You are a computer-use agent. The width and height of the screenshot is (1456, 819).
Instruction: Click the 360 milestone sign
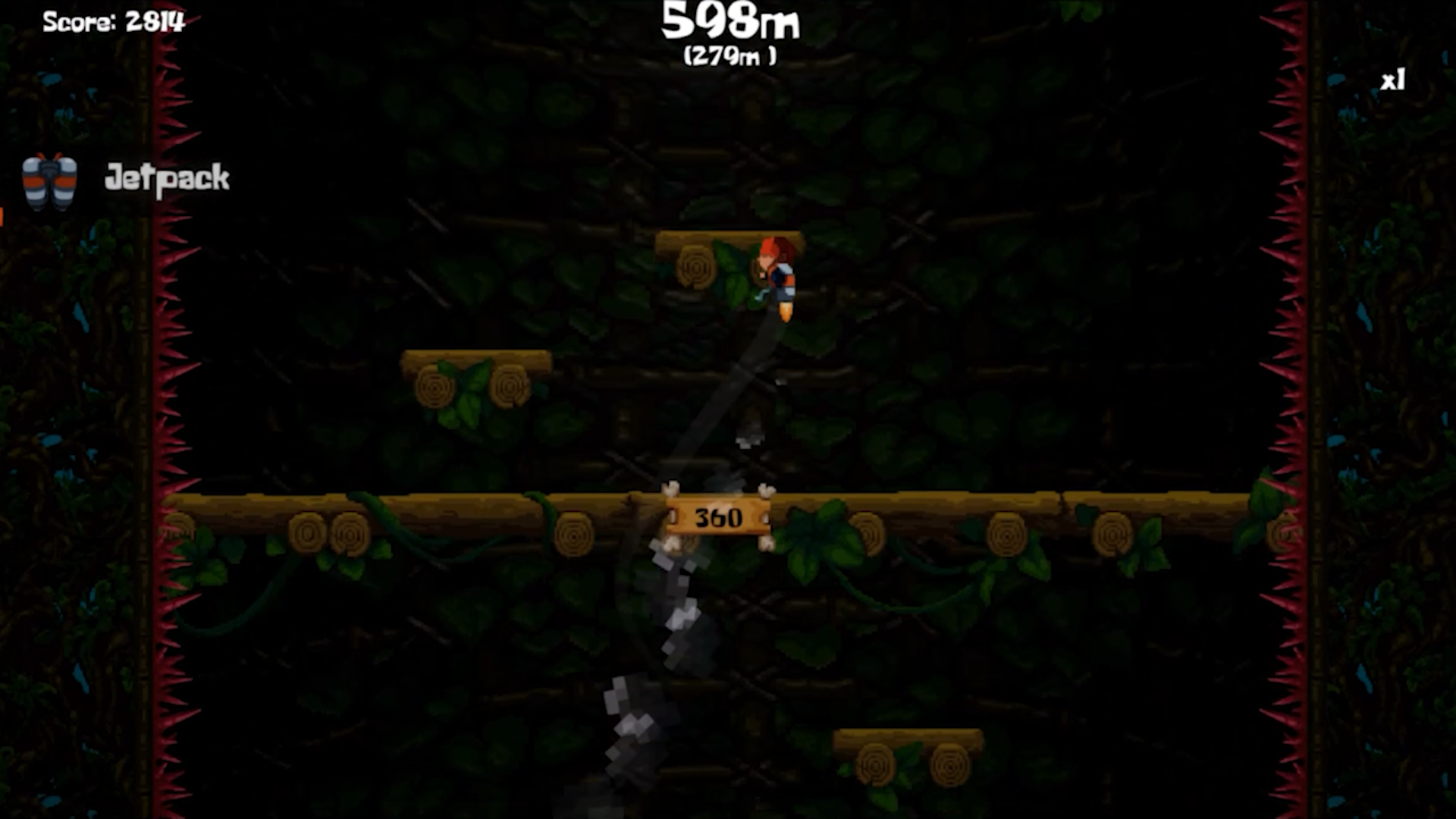[717, 517]
